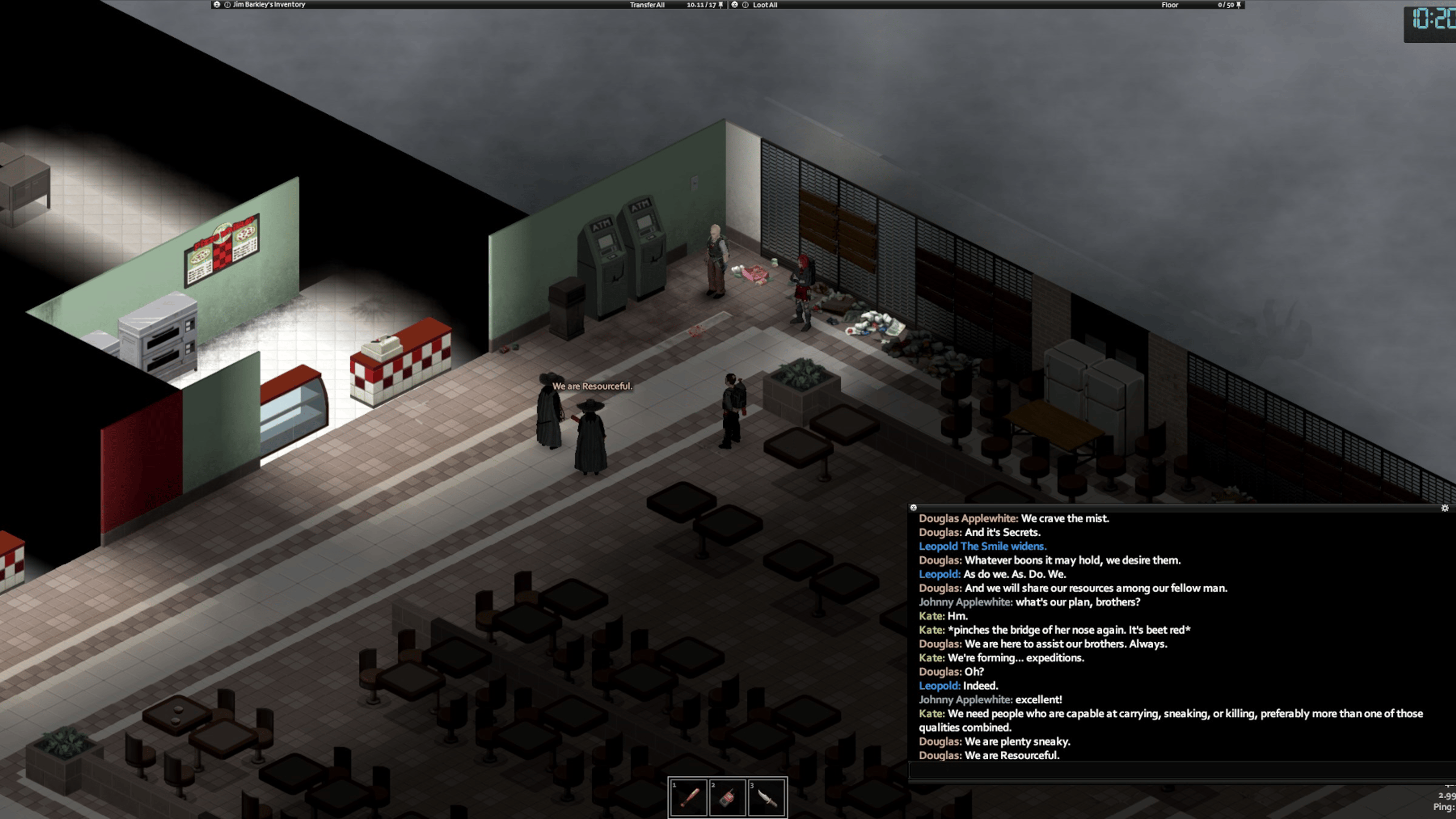Equip the hunting knife from hotbar
Viewport: 1456px width, 819px height.
[766, 797]
